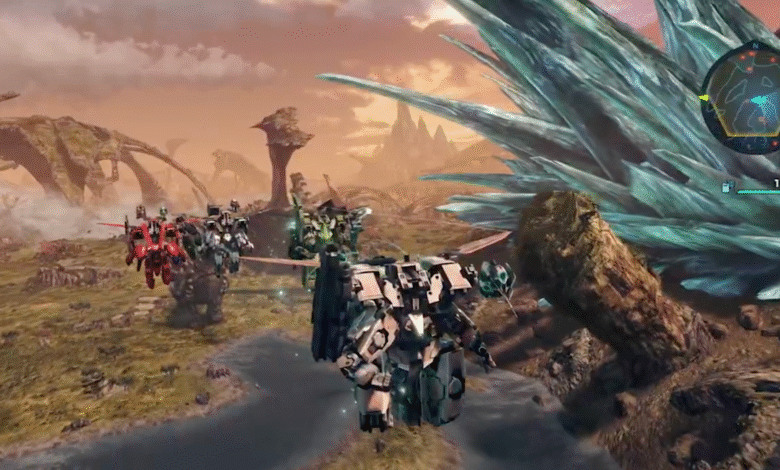Image resolution: width=780 pixels, height=470 pixels.
Task: Select the yellow arrow marker on minimap edge
Action: click(x=703, y=98)
